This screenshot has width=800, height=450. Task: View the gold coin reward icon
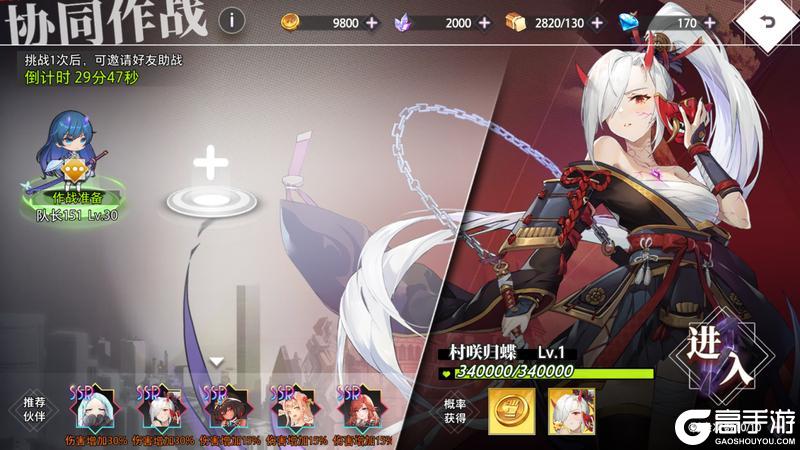(x=508, y=409)
